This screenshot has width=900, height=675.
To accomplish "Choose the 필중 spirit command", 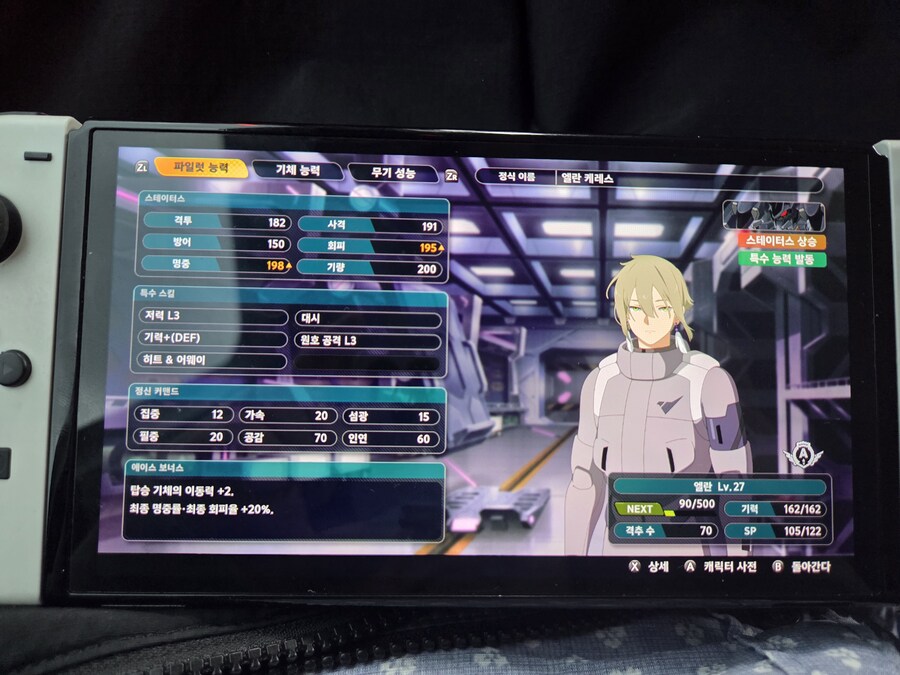I will click(181, 437).
